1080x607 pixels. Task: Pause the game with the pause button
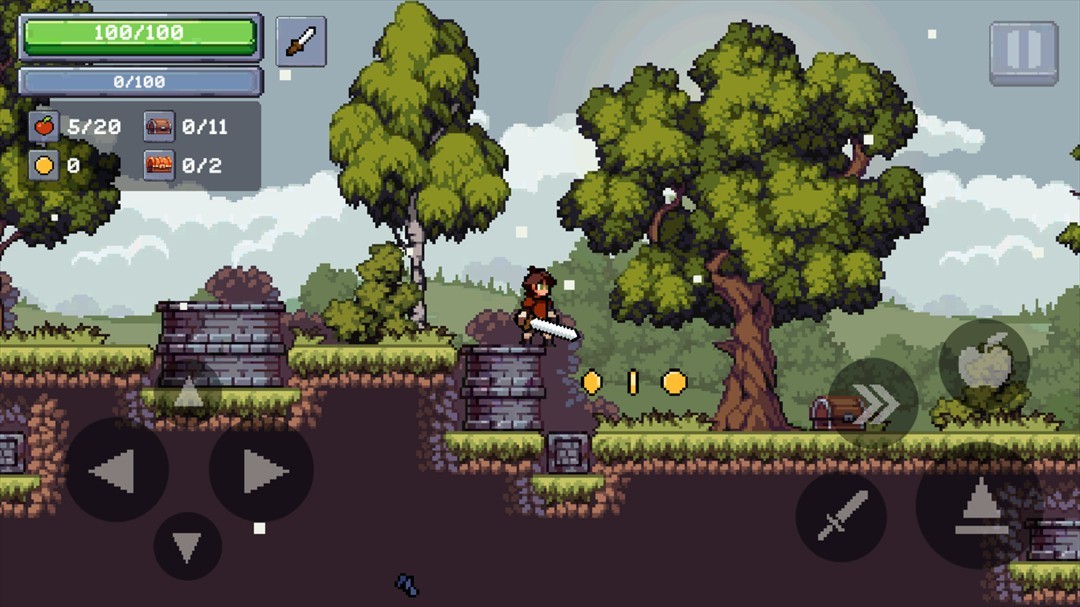(x=1023, y=52)
